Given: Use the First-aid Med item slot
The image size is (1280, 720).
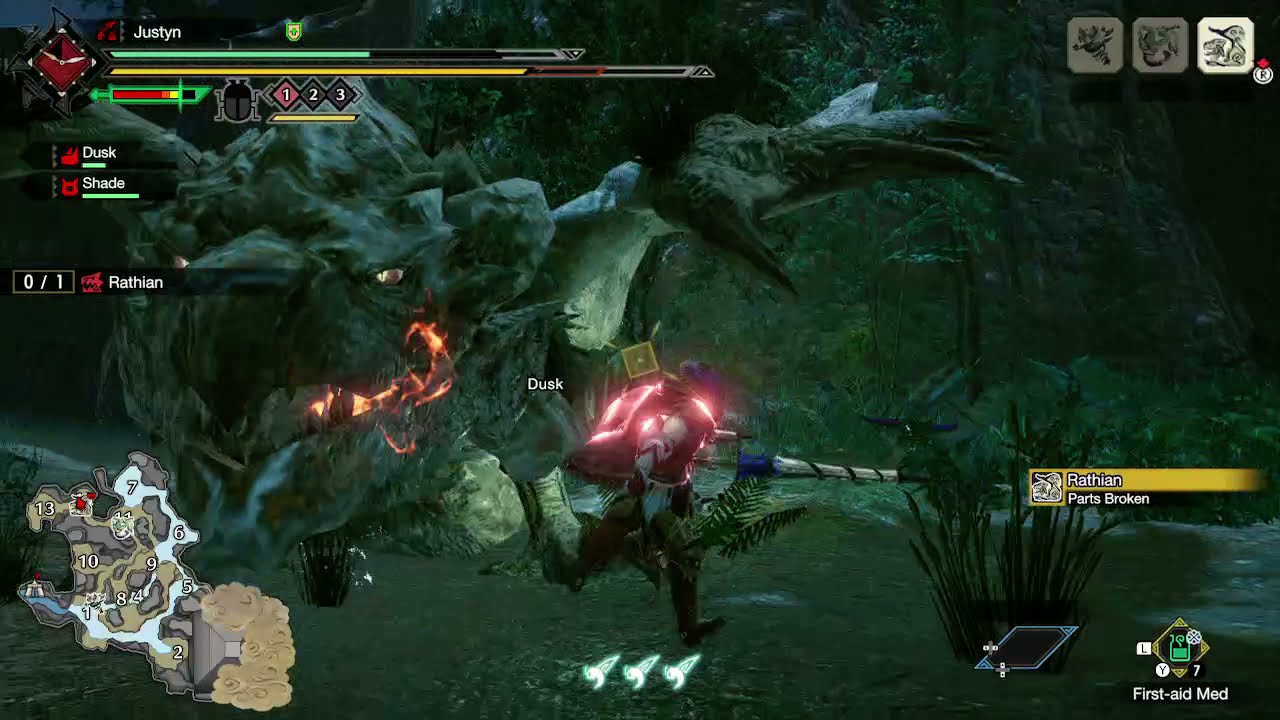Looking at the screenshot, I should [1180, 646].
